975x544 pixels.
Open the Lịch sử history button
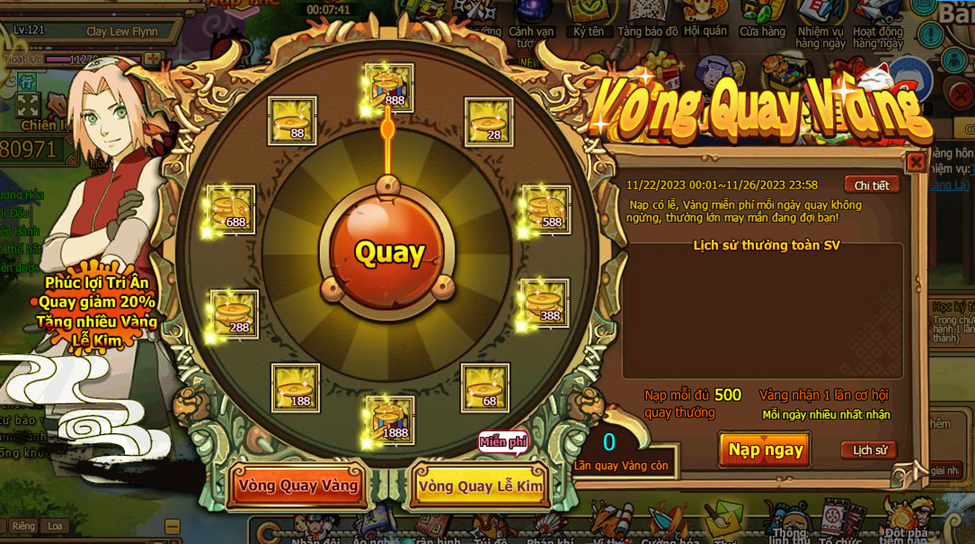coord(869,450)
